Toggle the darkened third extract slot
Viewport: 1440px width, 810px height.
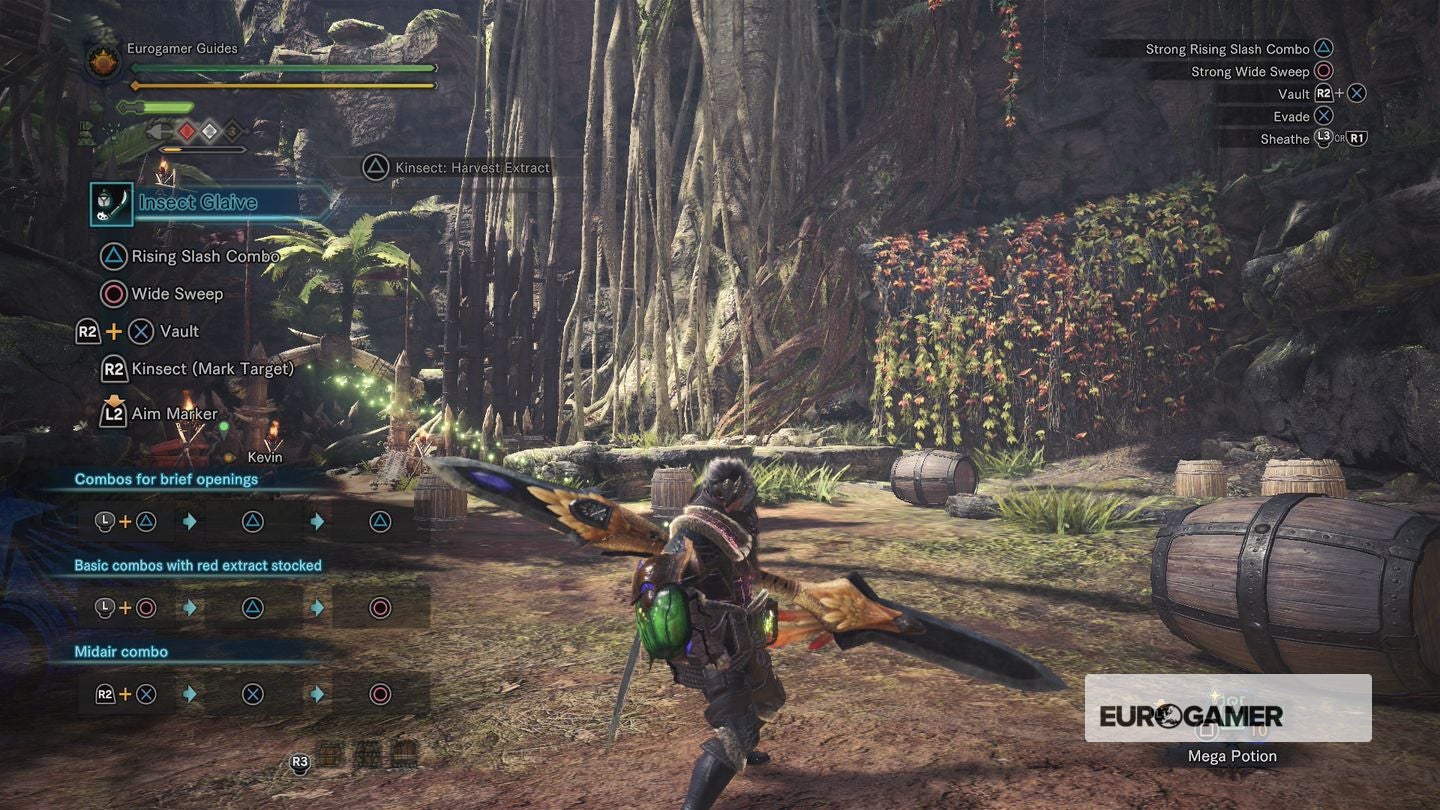pyautogui.click(x=232, y=132)
